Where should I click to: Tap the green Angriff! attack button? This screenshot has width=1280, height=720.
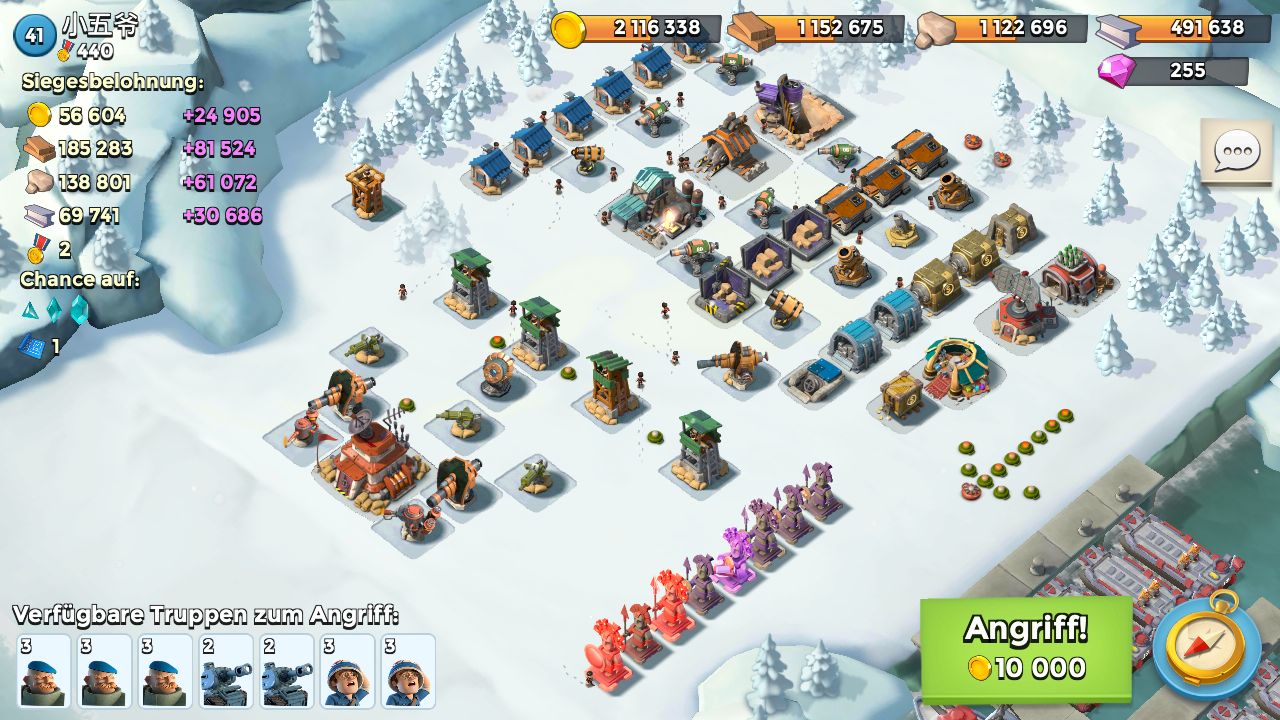(x=1025, y=648)
